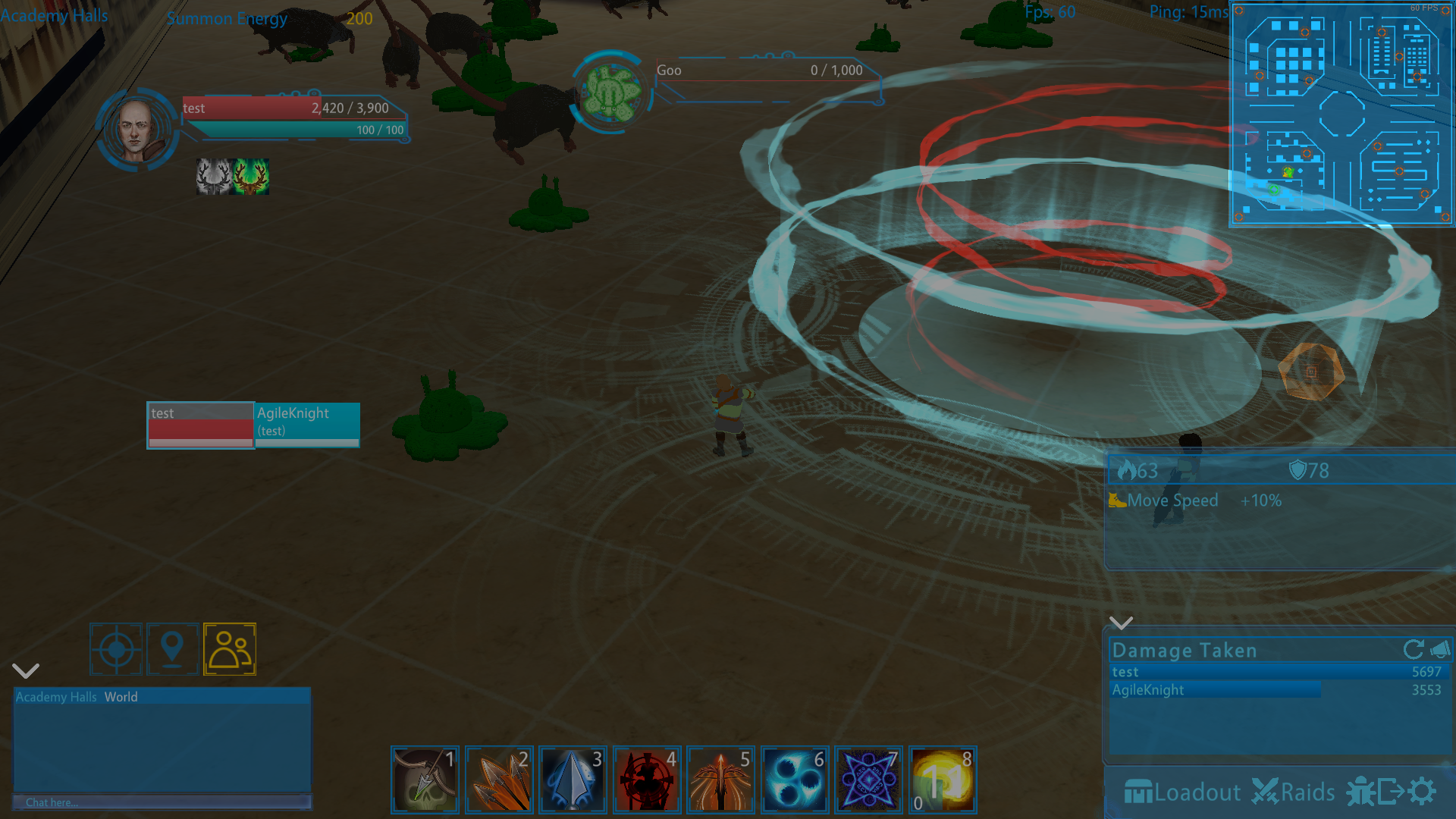Open the Loadout menu
The image size is (1456, 819).
coord(1183,791)
